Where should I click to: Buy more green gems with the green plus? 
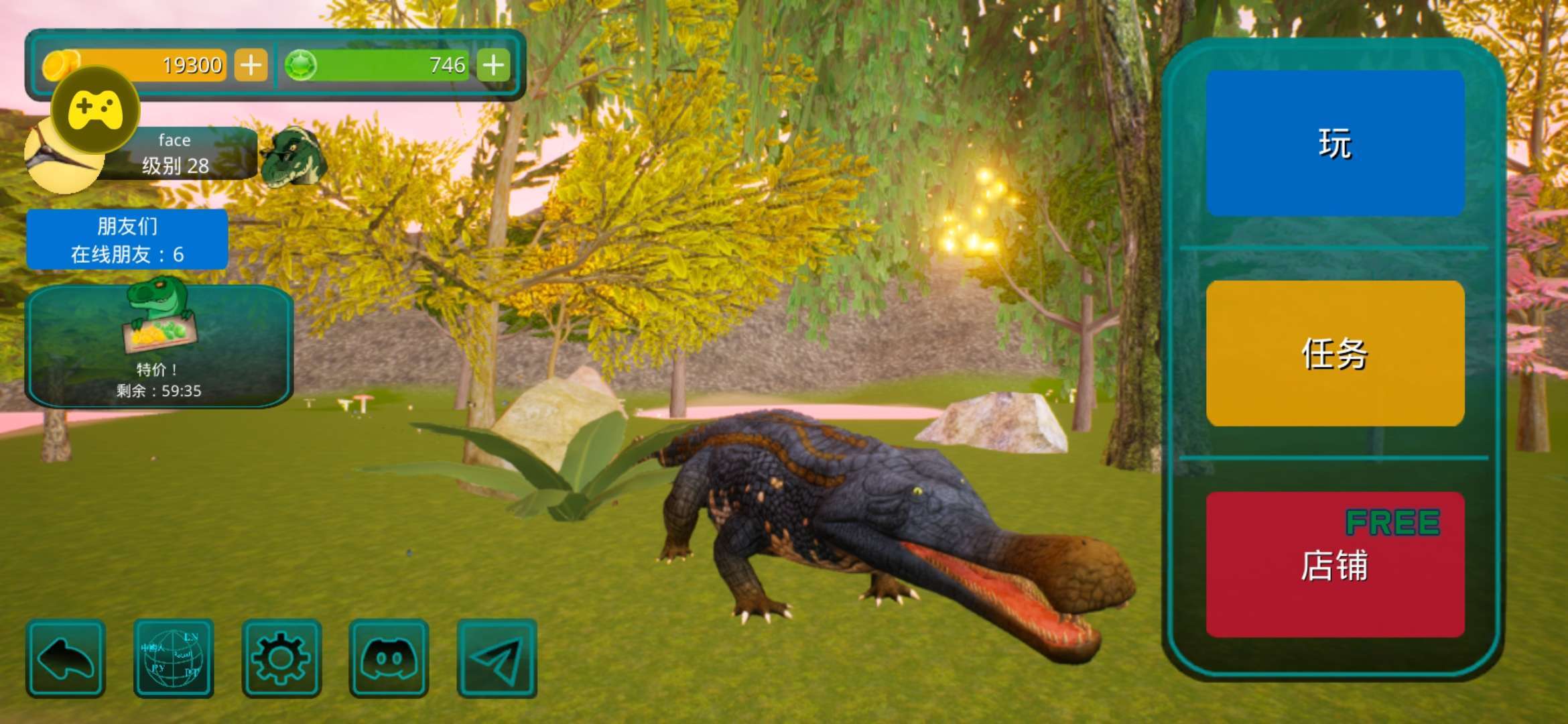click(493, 66)
